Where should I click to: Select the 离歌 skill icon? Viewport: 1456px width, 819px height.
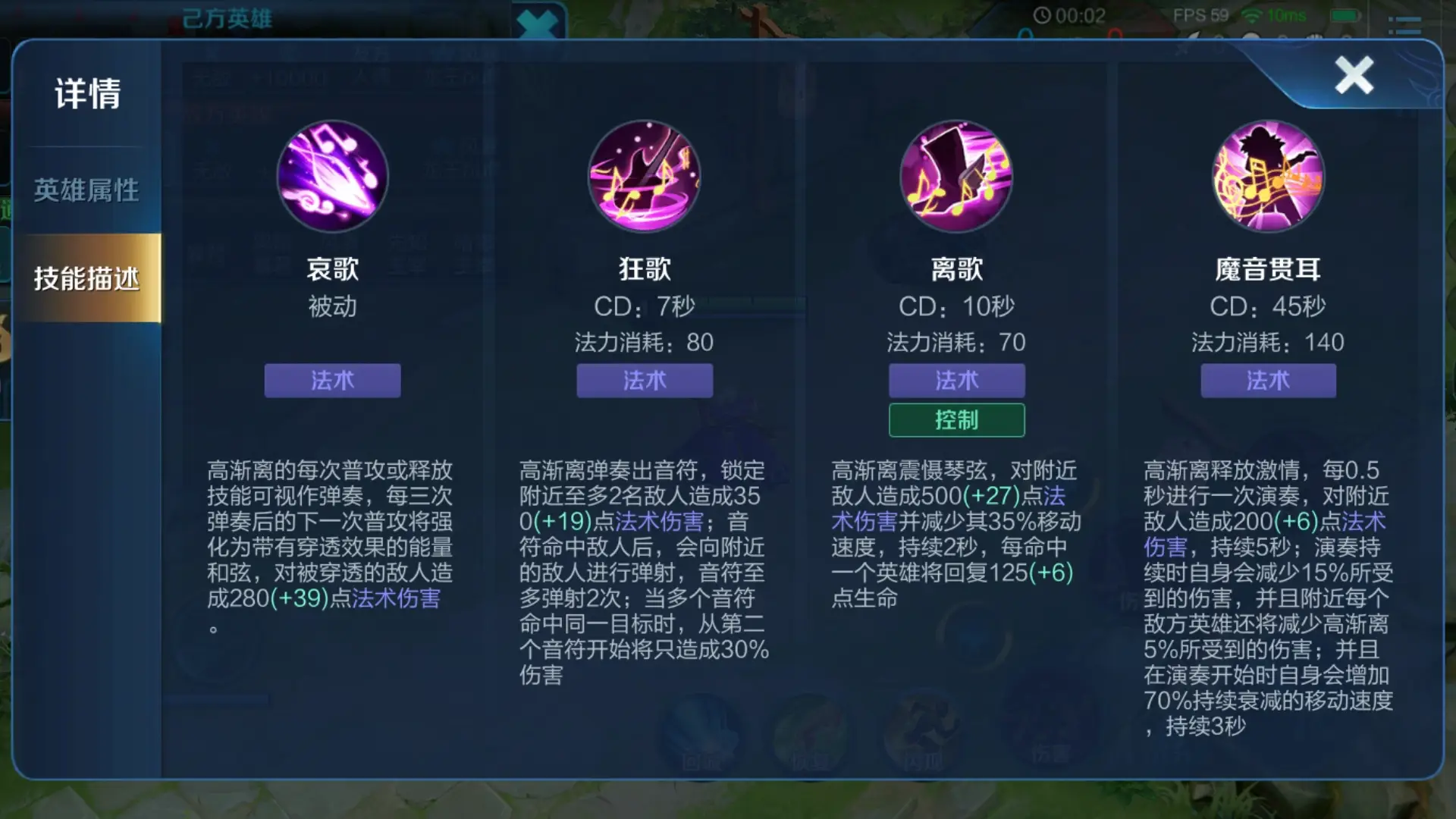tap(955, 177)
